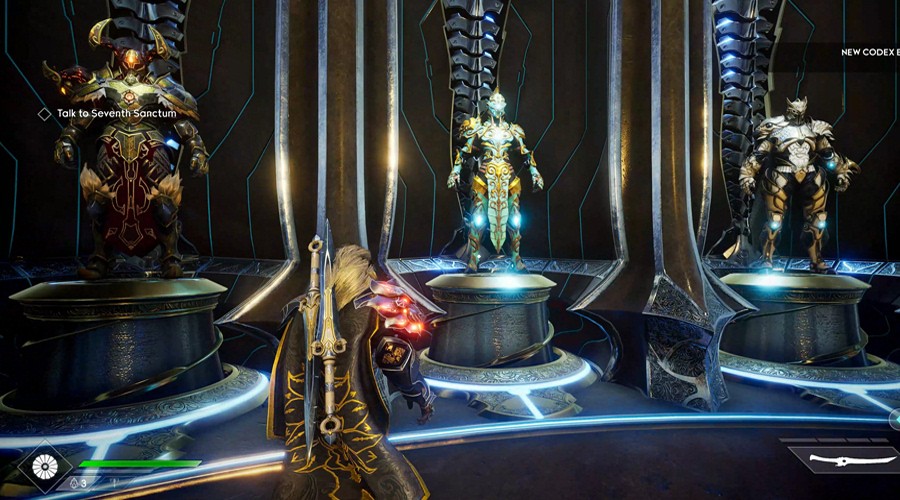Image resolution: width=900 pixels, height=500 pixels.
Task: Click the healing flask counter showing 3
Action: pos(79,483)
